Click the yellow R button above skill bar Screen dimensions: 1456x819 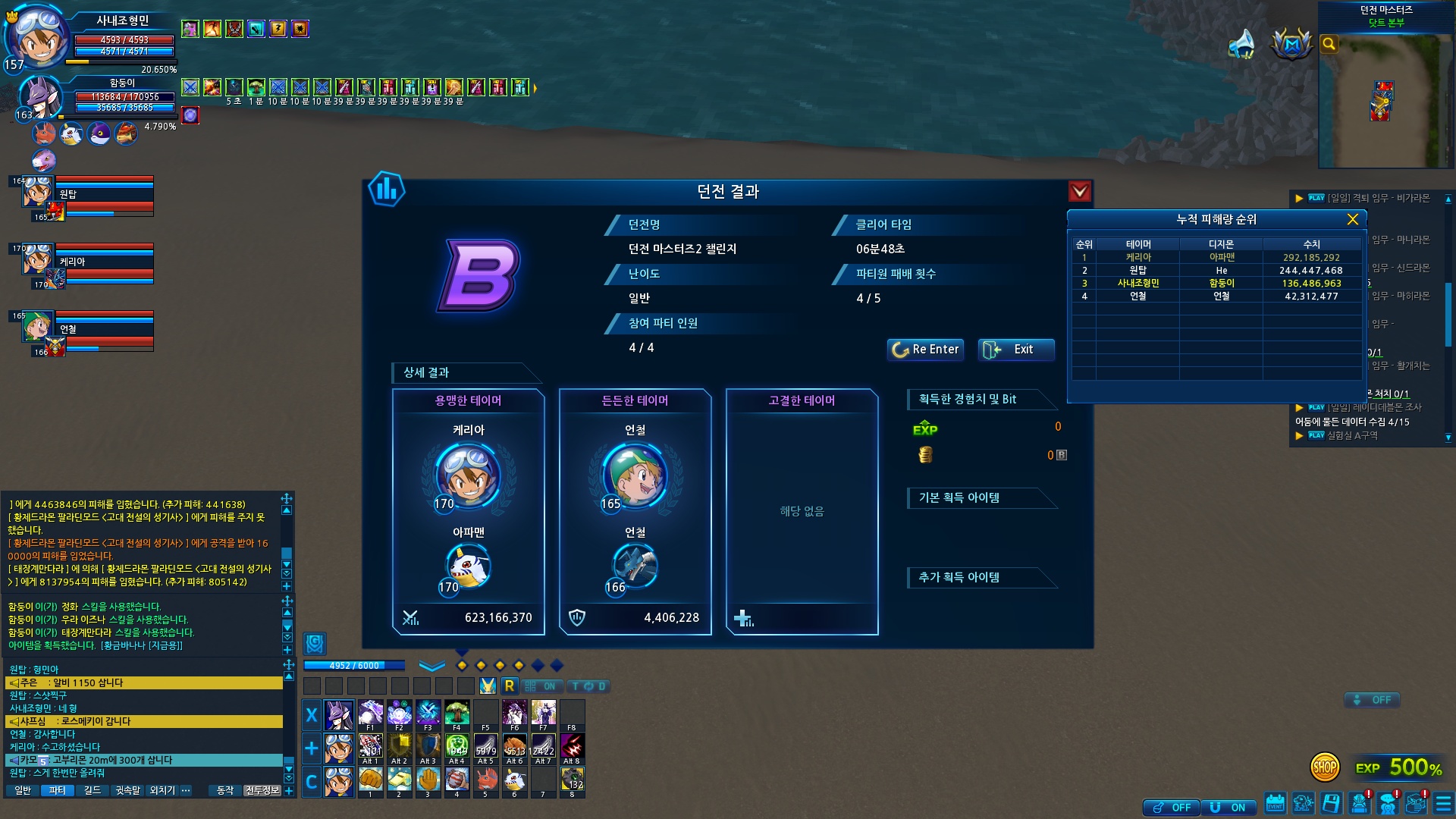pos(509,686)
